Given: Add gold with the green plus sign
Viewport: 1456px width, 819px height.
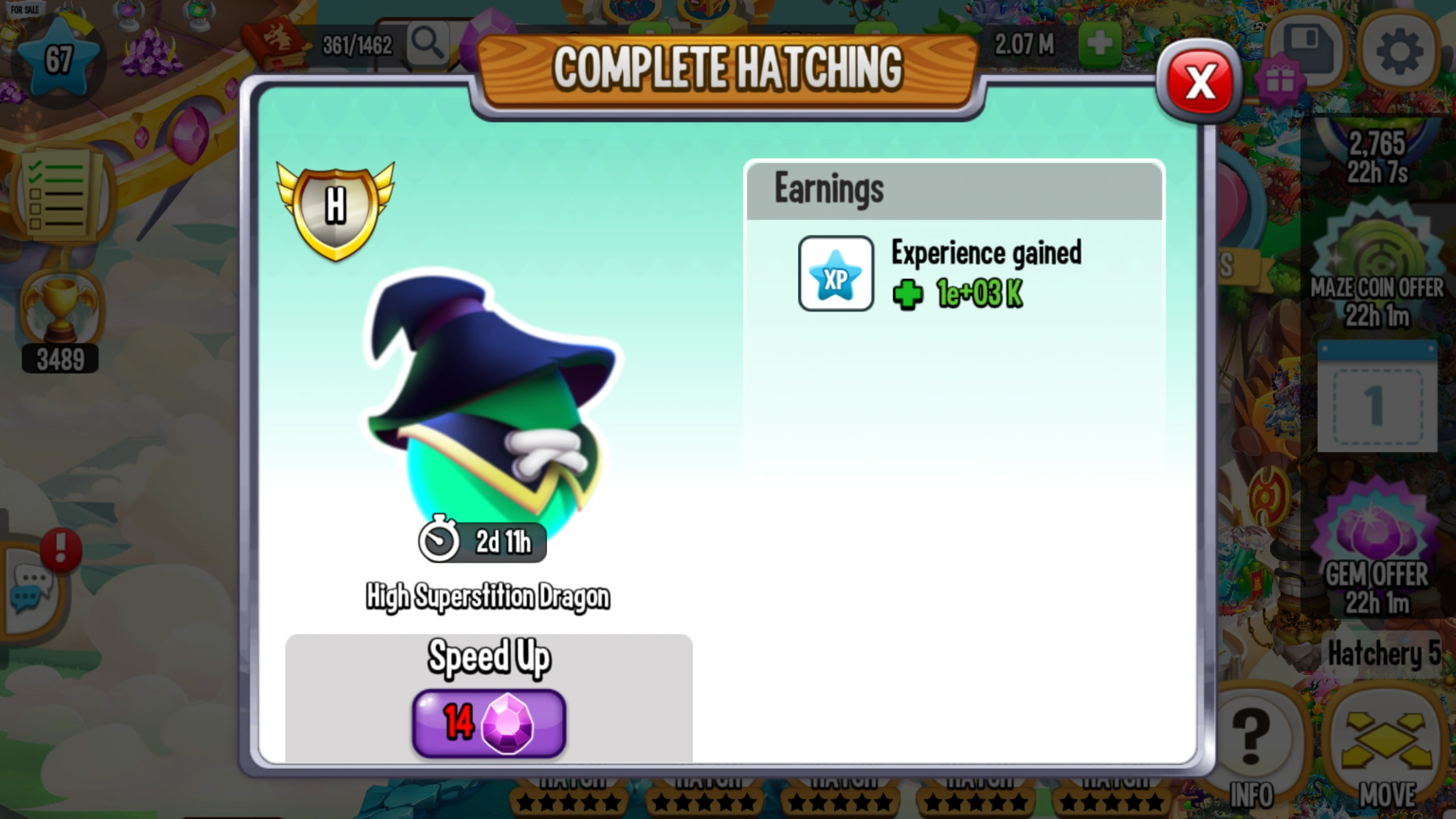Looking at the screenshot, I should point(1098,43).
